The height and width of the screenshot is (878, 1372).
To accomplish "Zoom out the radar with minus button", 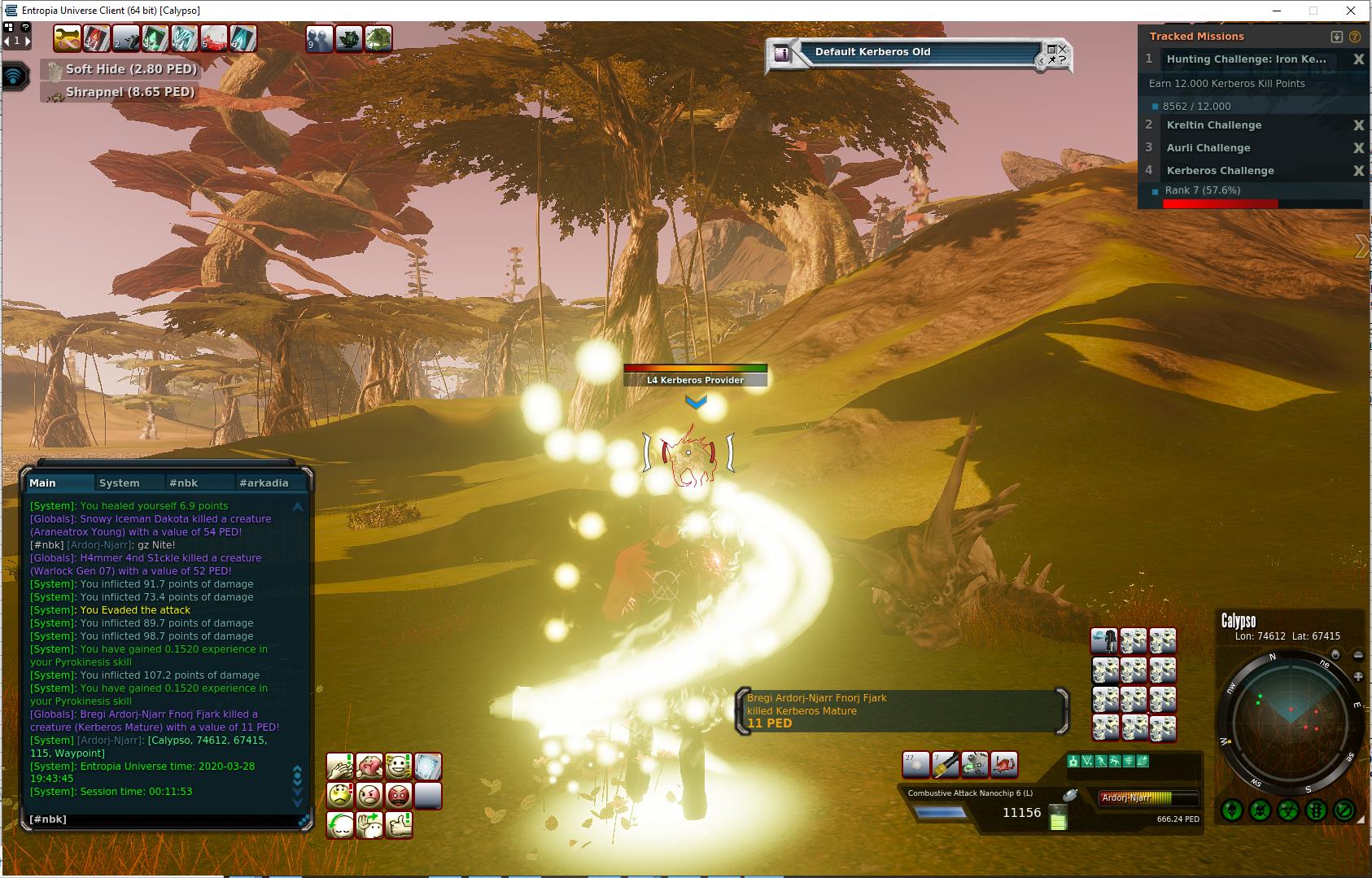I will 1358,655.
